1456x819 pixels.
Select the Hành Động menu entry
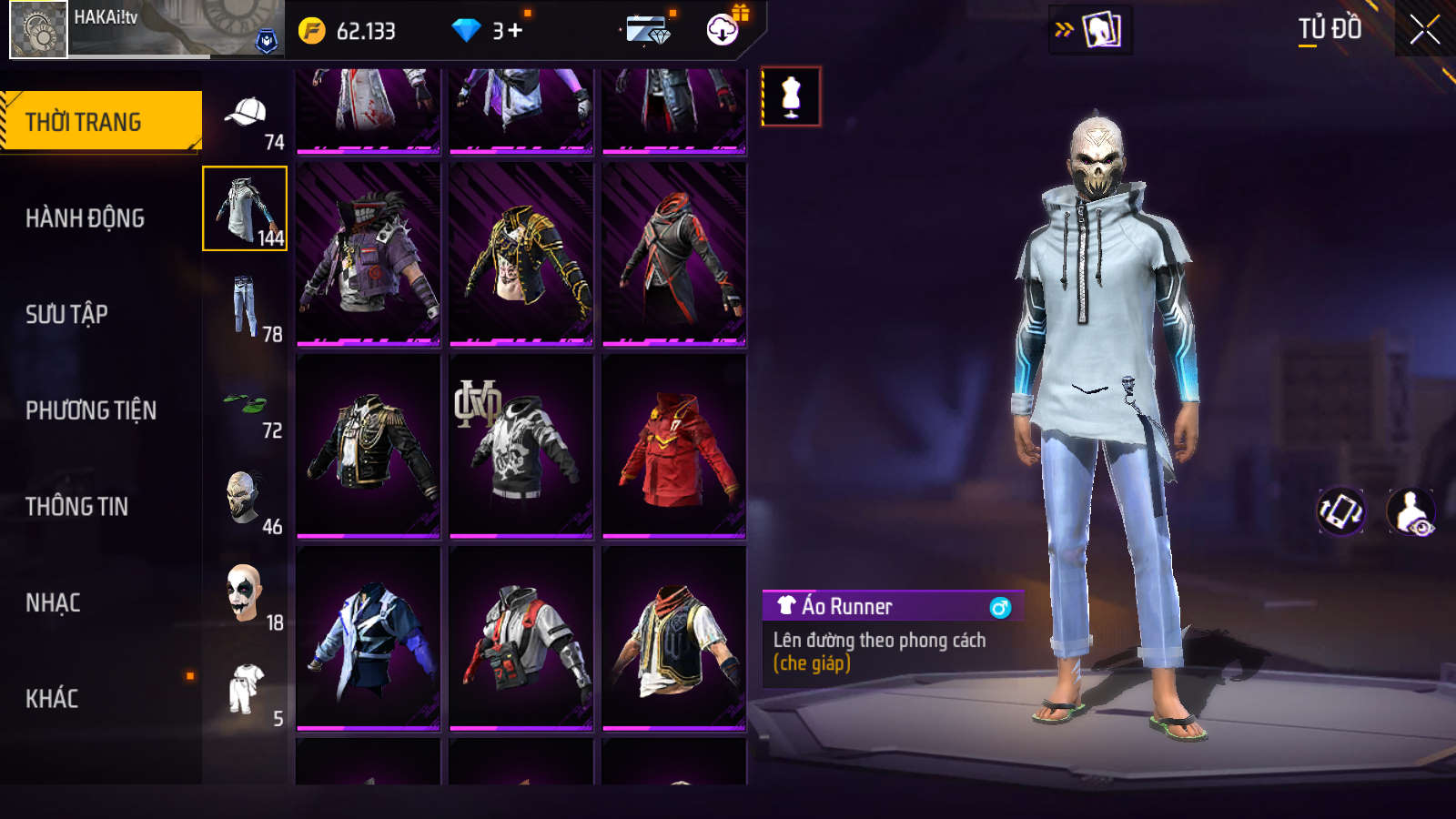click(x=85, y=218)
